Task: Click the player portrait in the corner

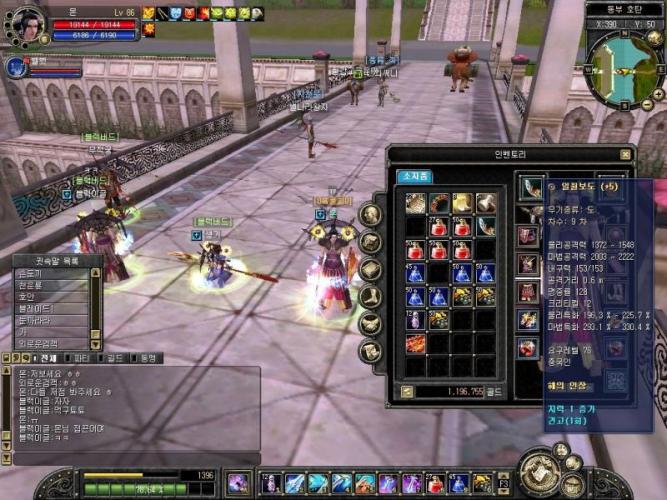Action: pyautogui.click(x=26, y=24)
